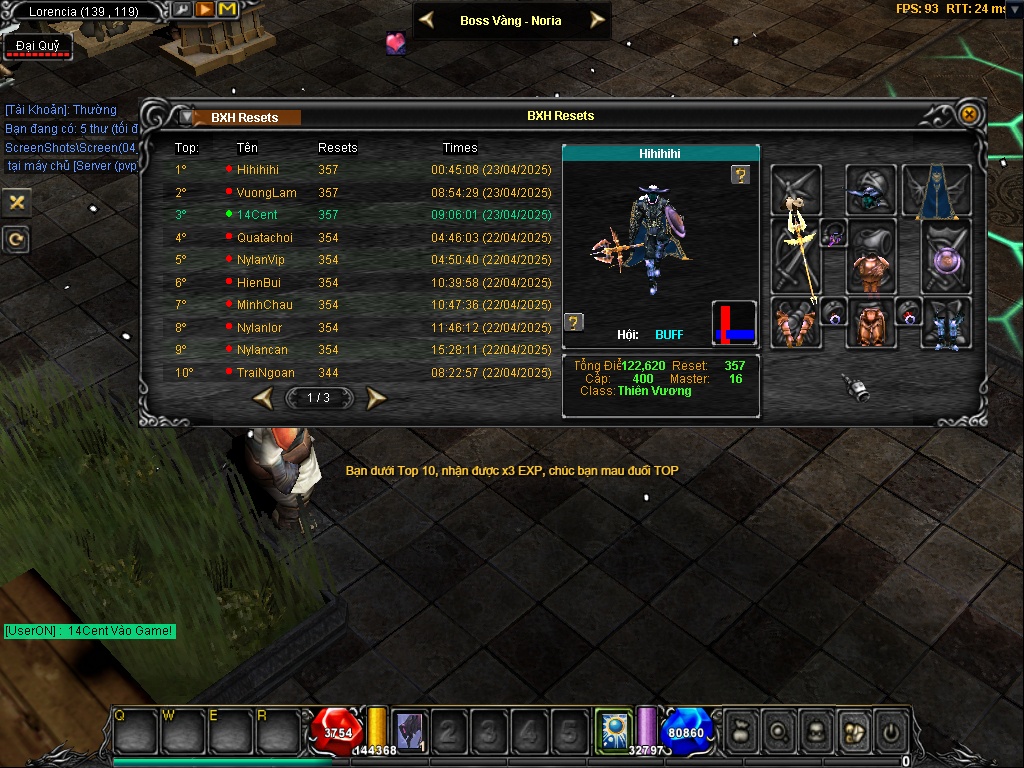
Task: Click the orange play arrow button
Action: point(204,10)
